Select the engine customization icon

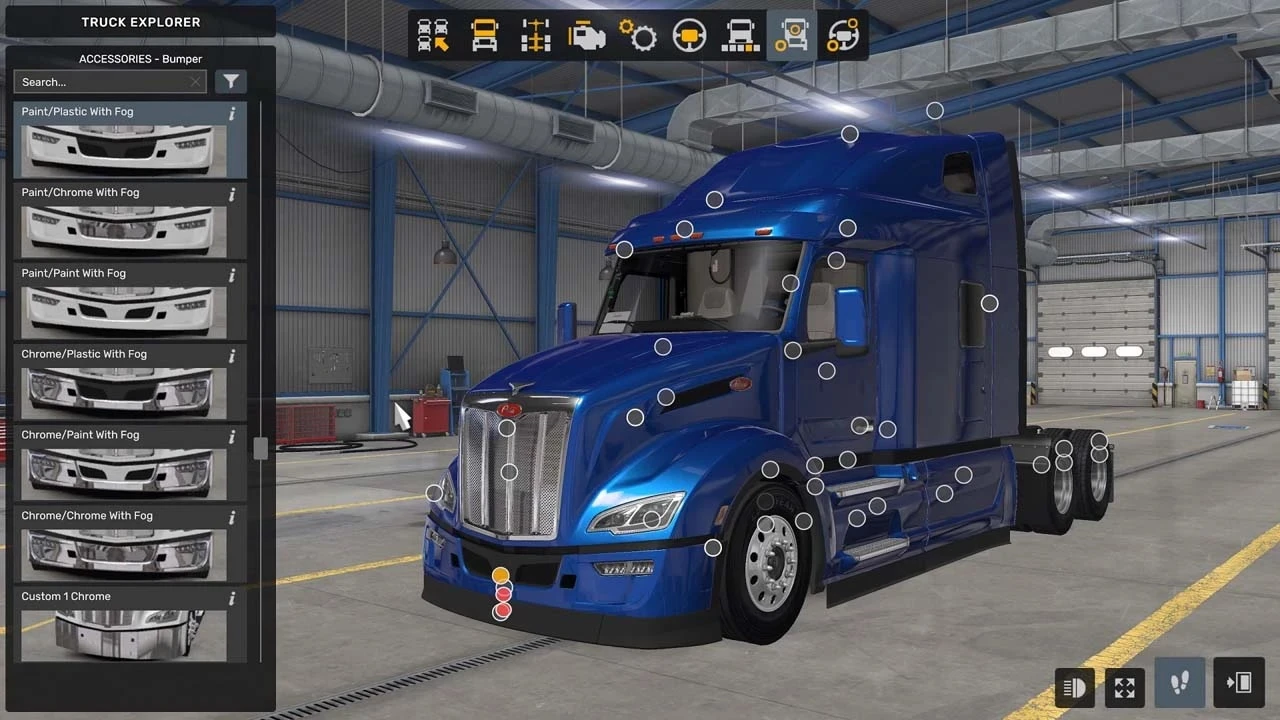tap(587, 35)
